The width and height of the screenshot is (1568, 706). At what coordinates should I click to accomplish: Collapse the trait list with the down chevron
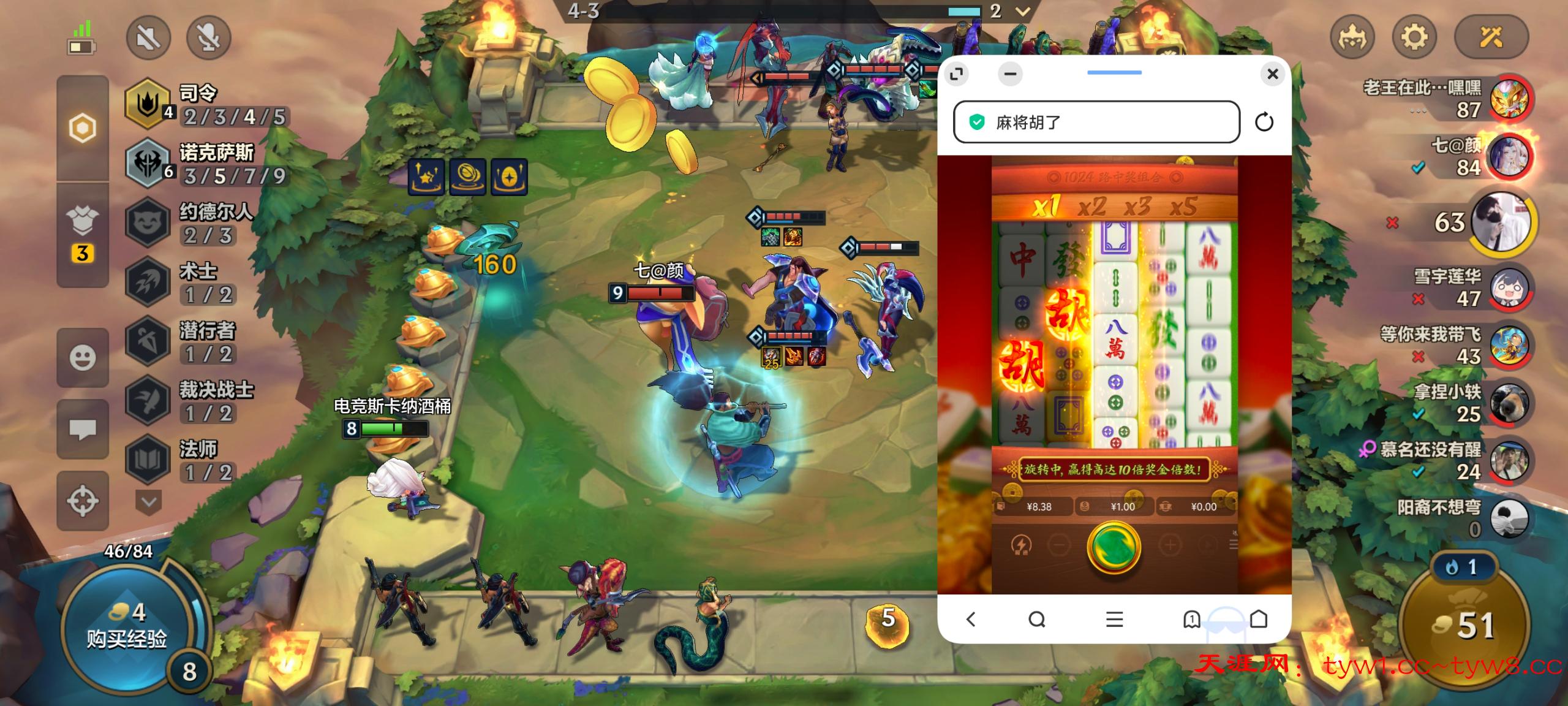(x=148, y=501)
